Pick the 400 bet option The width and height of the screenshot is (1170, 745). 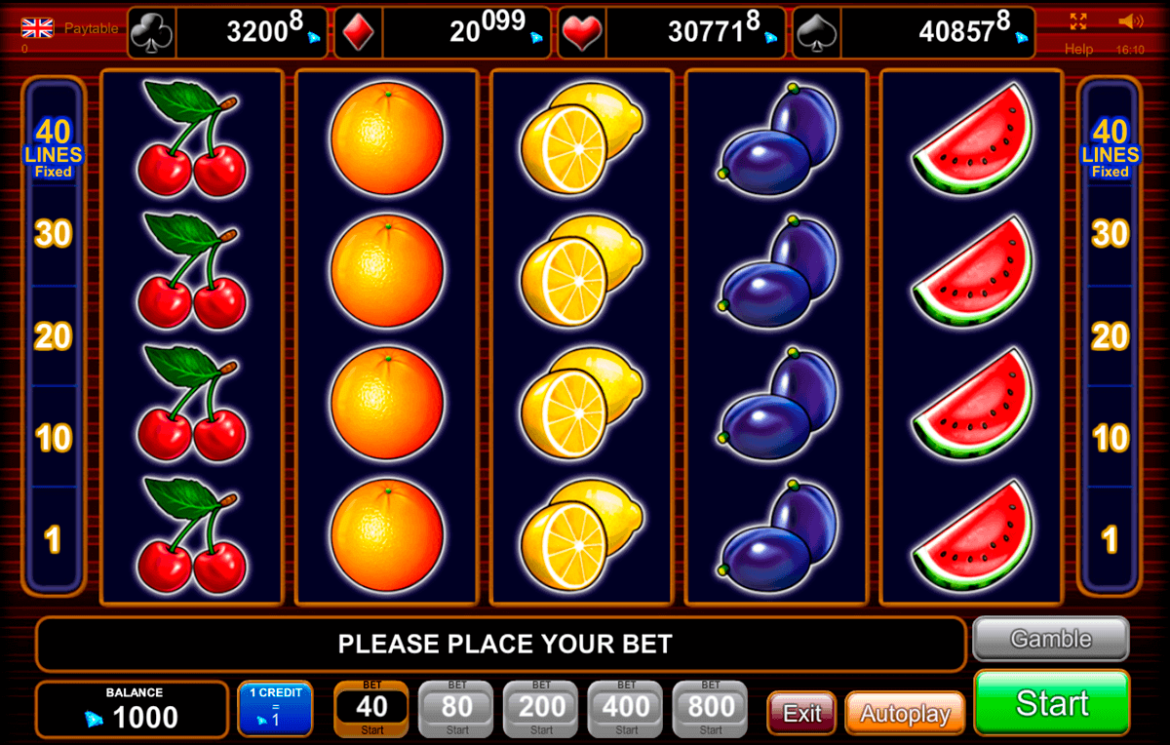pyautogui.click(x=626, y=709)
